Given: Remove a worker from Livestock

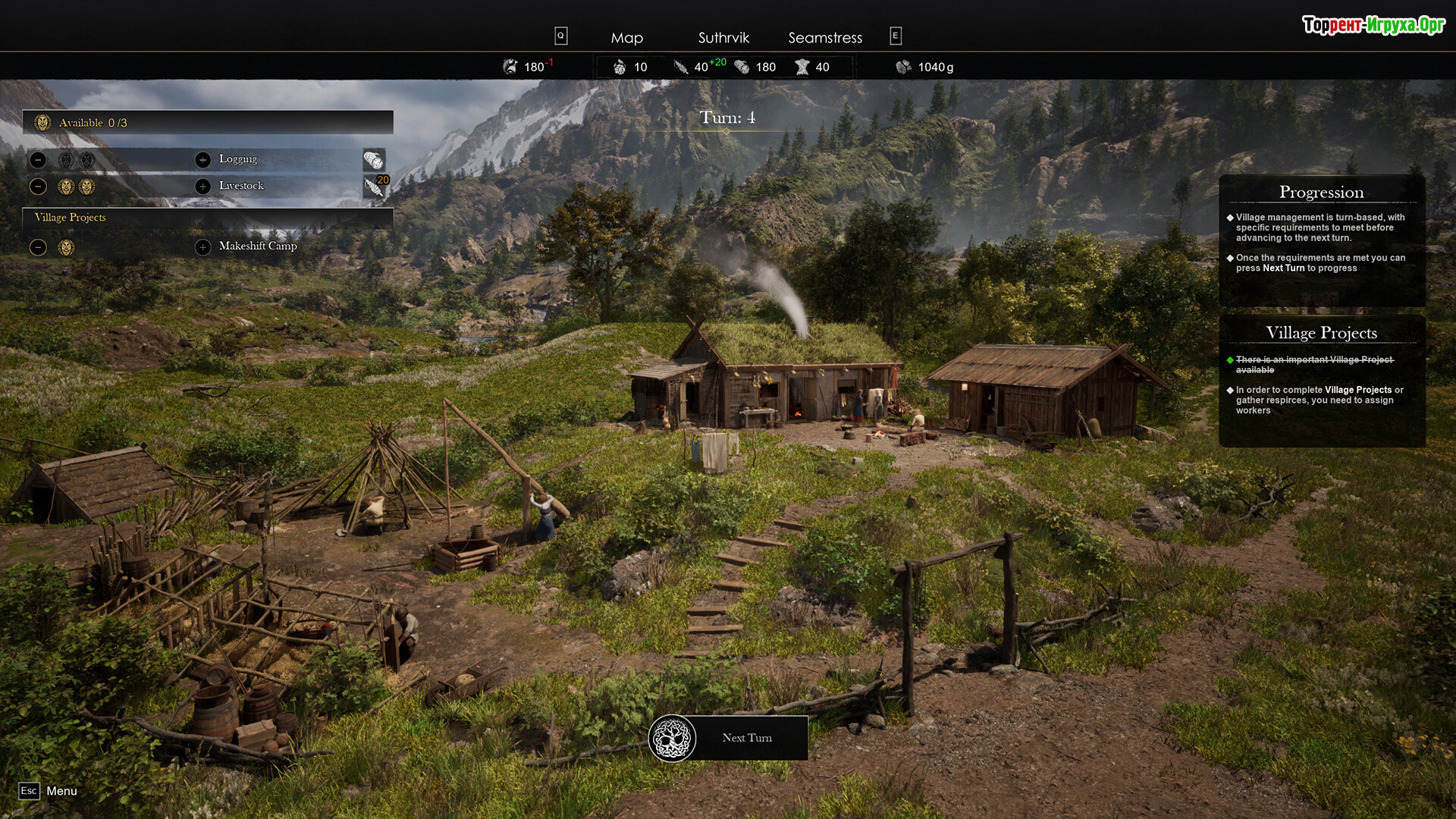Looking at the screenshot, I should [39, 187].
